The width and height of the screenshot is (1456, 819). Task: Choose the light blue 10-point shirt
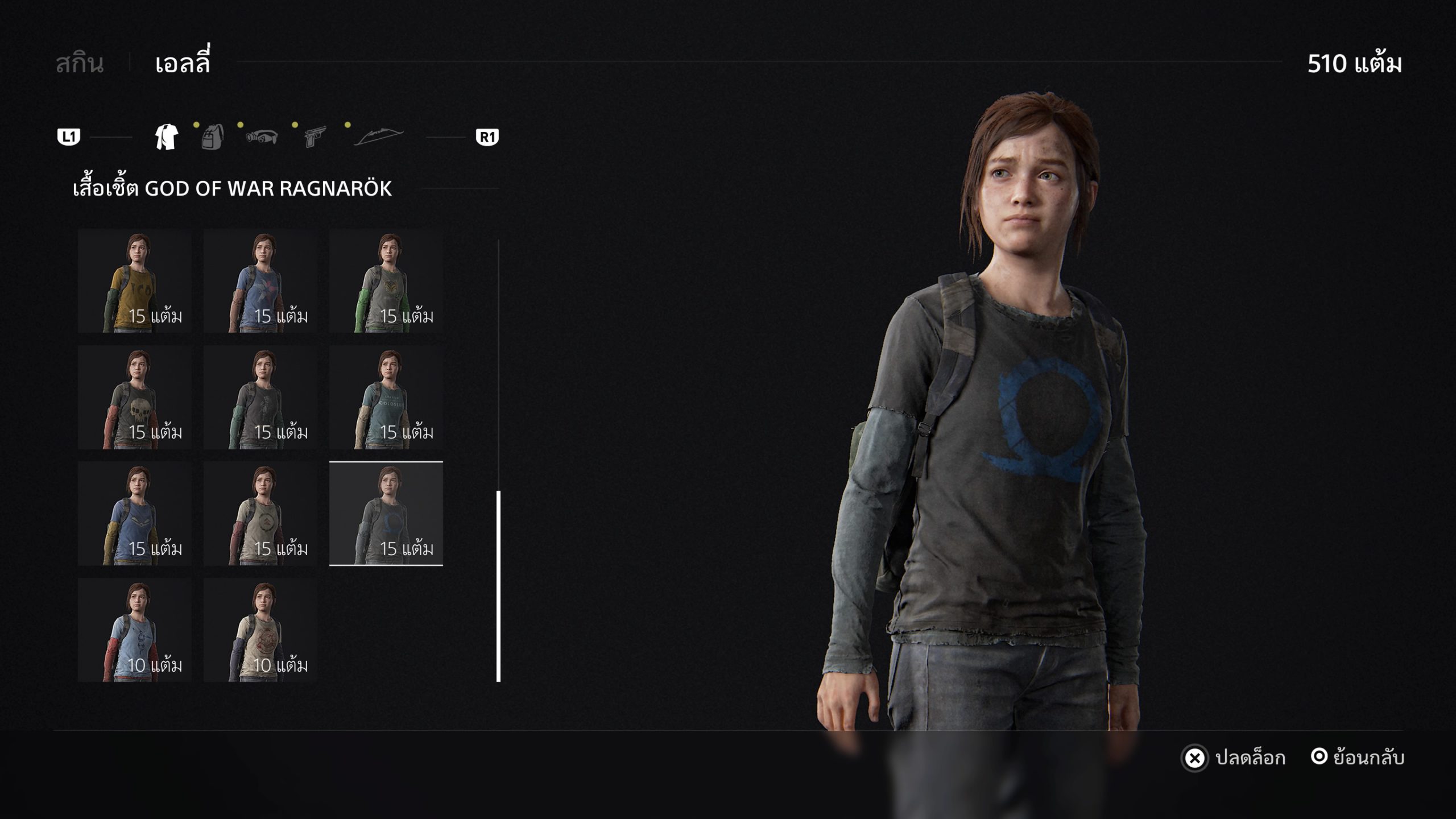click(x=135, y=630)
